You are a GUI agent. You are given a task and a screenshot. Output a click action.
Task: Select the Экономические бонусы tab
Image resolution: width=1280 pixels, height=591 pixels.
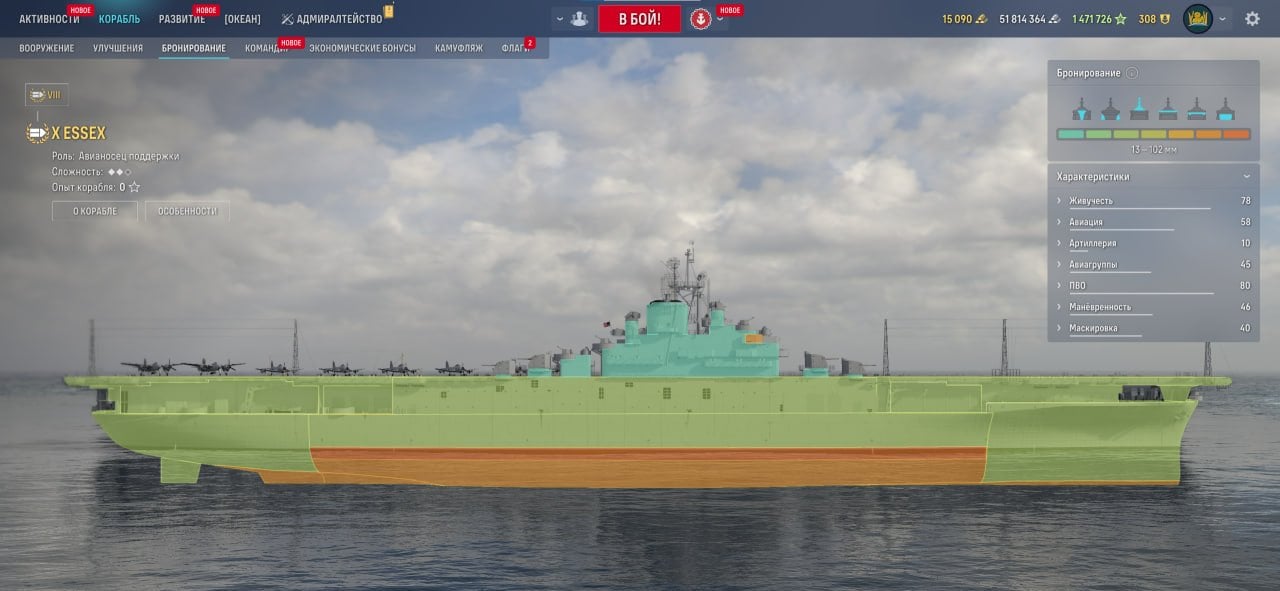(362, 48)
